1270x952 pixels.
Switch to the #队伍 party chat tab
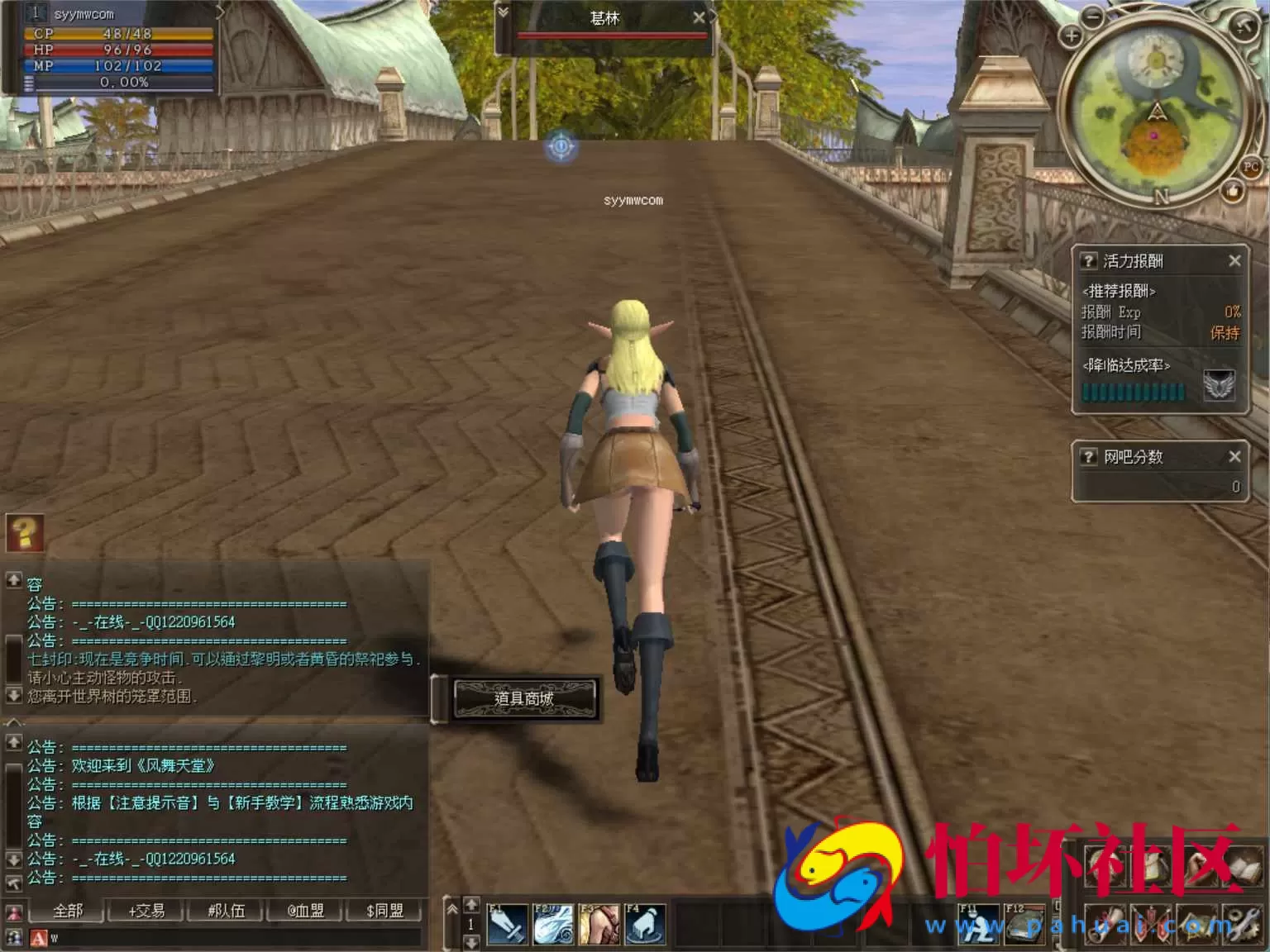226,911
